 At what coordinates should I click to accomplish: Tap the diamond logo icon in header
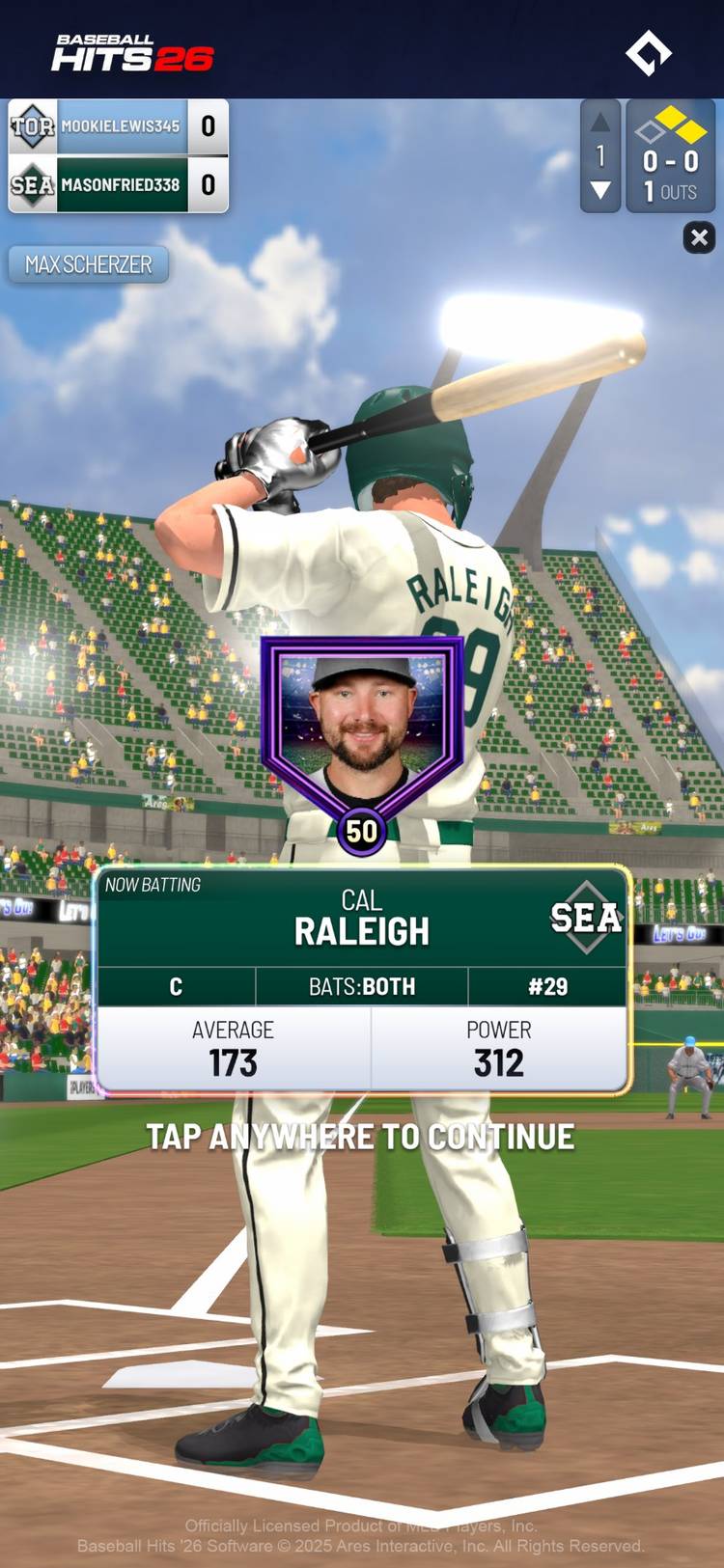point(649,52)
